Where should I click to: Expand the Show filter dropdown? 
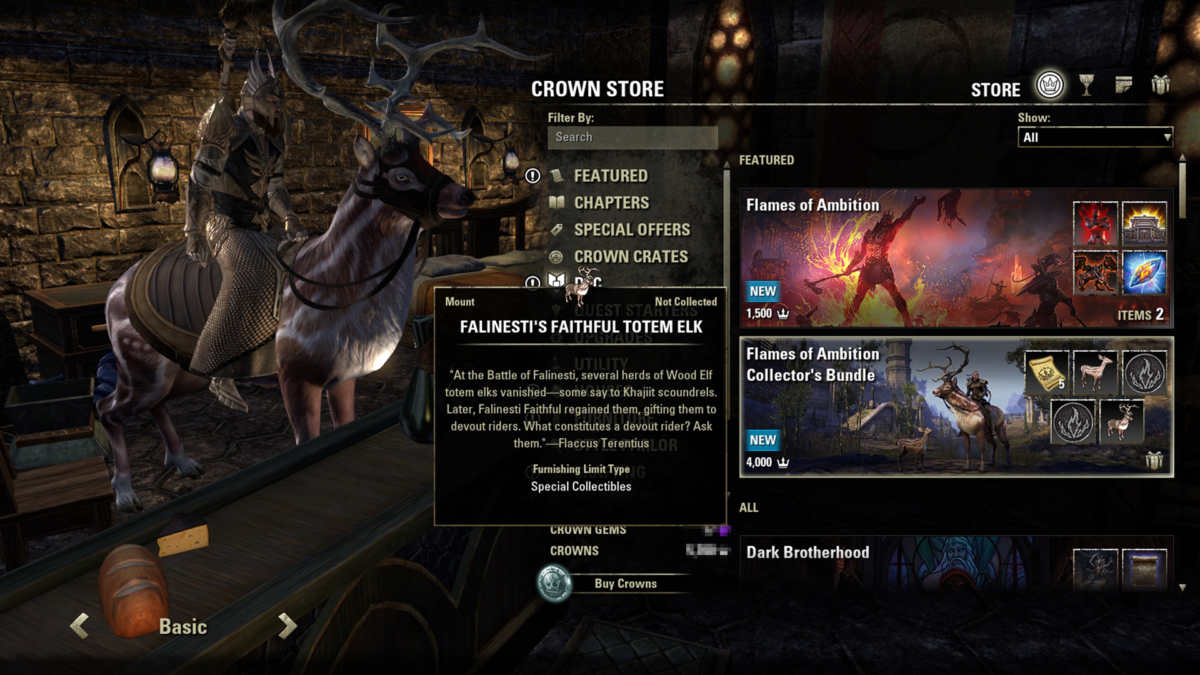(x=1095, y=137)
